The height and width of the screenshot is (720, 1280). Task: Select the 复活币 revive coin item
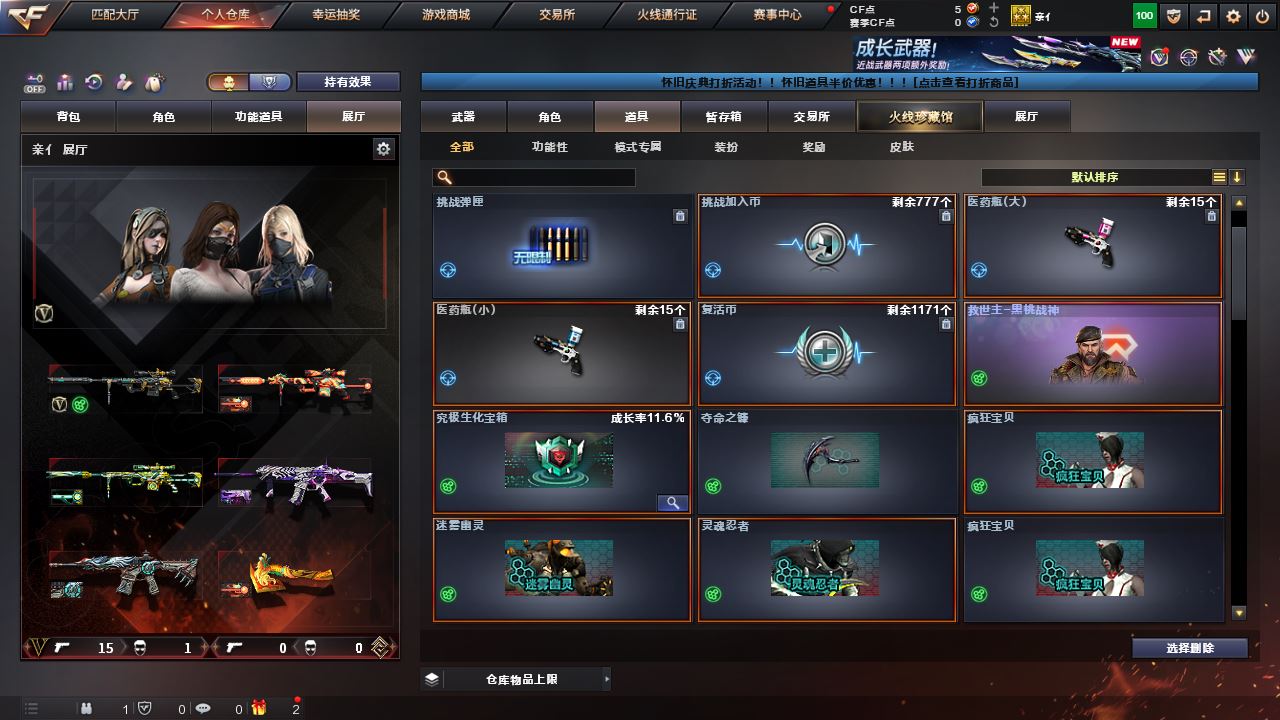(x=826, y=353)
